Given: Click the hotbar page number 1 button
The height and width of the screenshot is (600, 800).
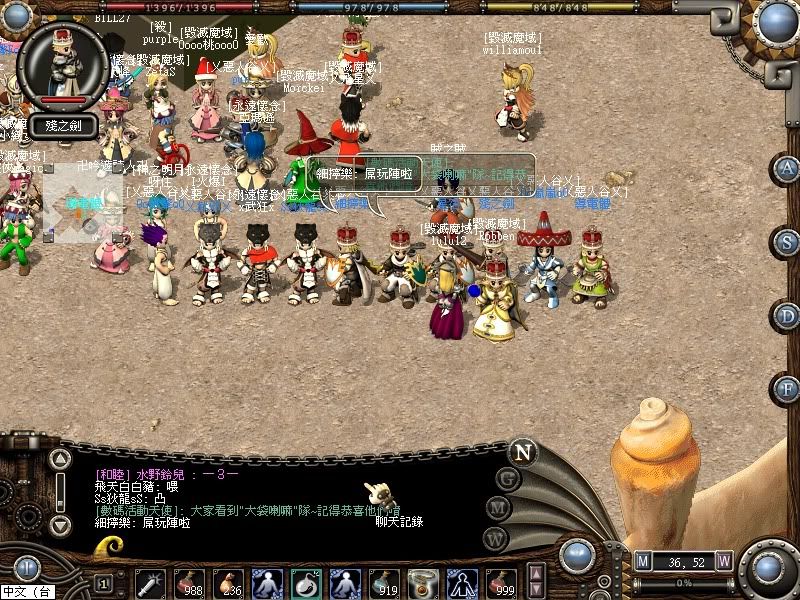Looking at the screenshot, I should pyautogui.click(x=103, y=582).
